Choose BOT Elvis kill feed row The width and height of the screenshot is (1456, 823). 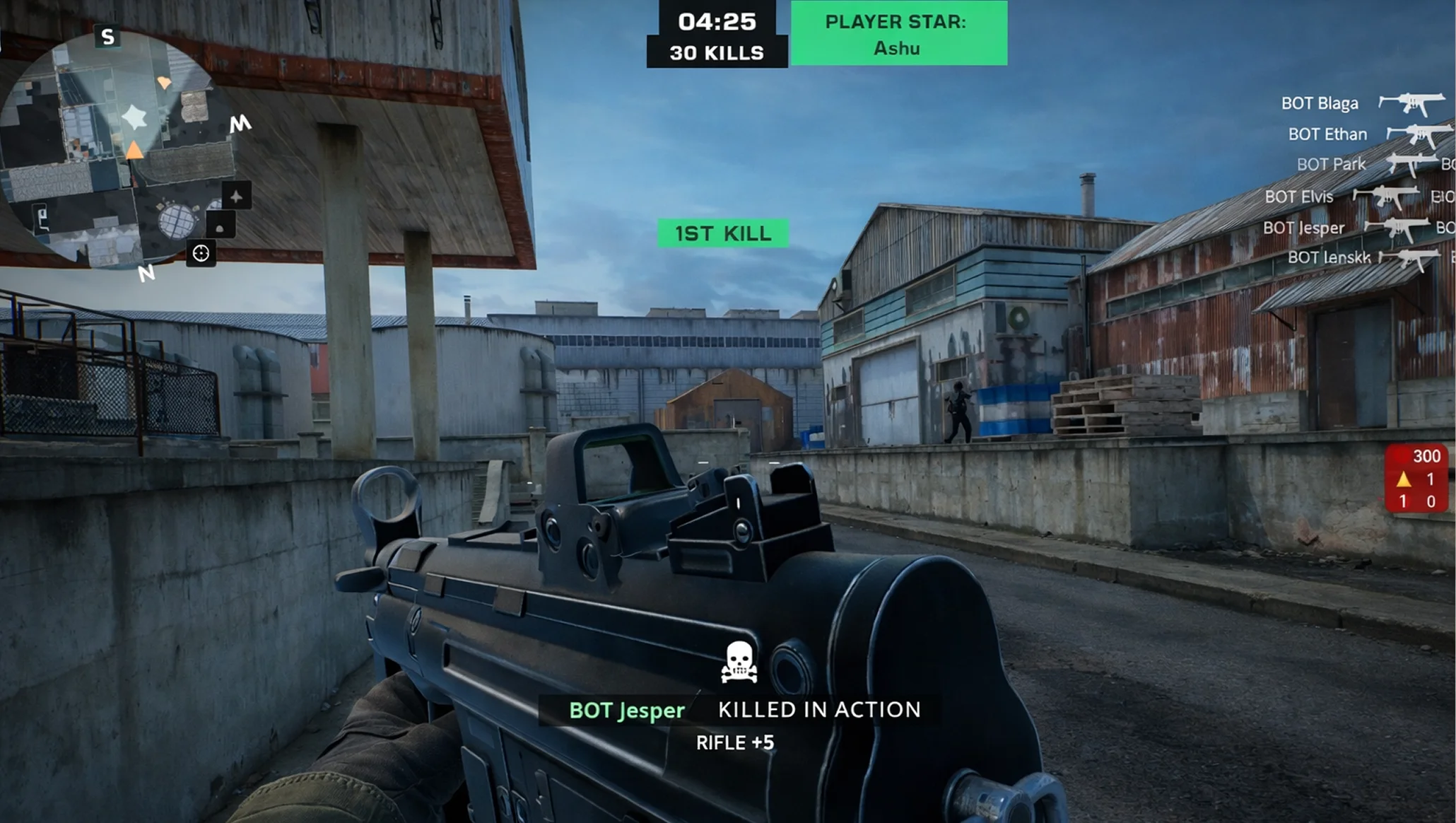coord(1298,197)
